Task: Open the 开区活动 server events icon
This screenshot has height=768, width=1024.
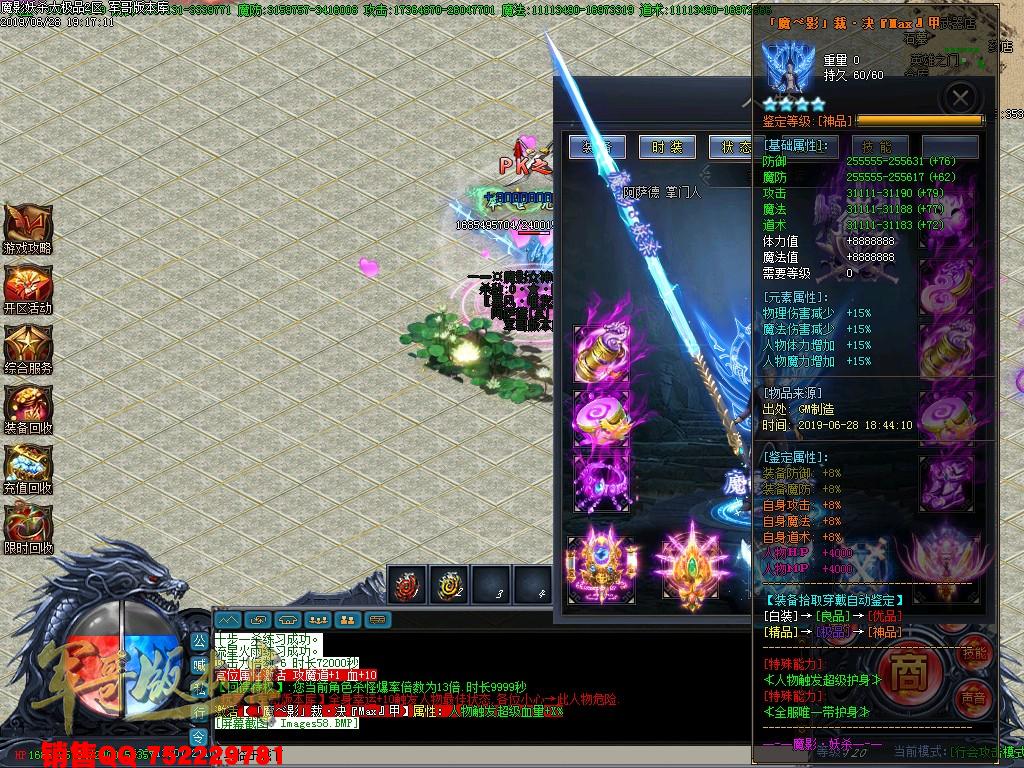Action: tap(27, 287)
